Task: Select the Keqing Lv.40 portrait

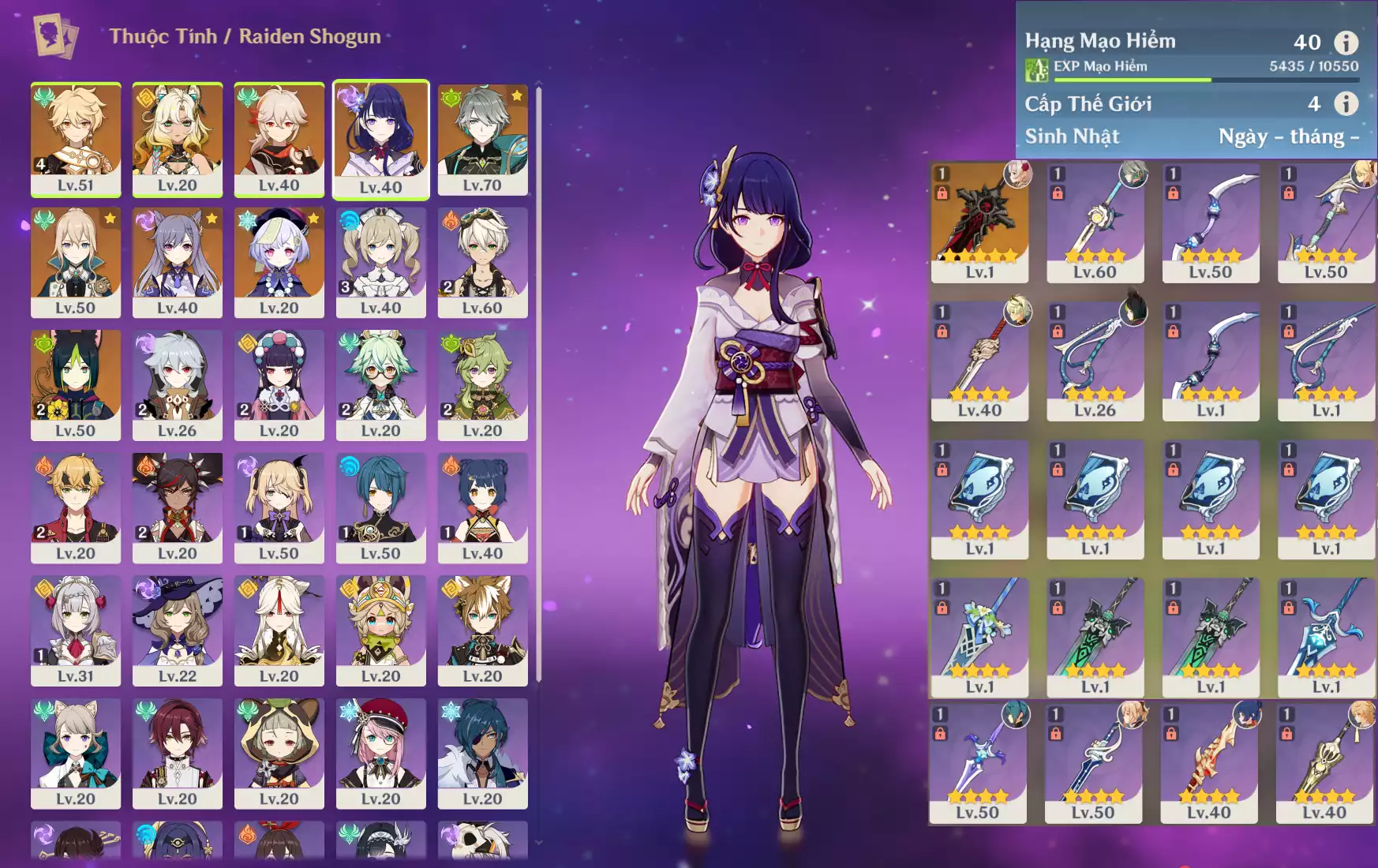Action: tap(177, 261)
